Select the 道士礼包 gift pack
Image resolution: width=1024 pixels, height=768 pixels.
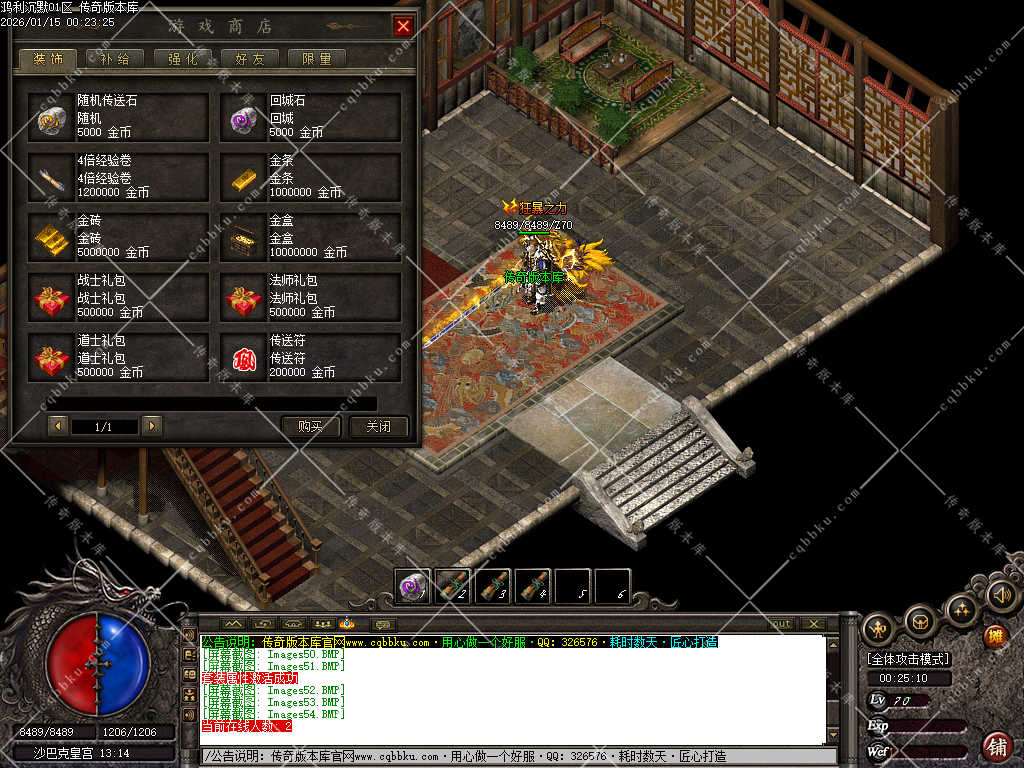coord(118,357)
